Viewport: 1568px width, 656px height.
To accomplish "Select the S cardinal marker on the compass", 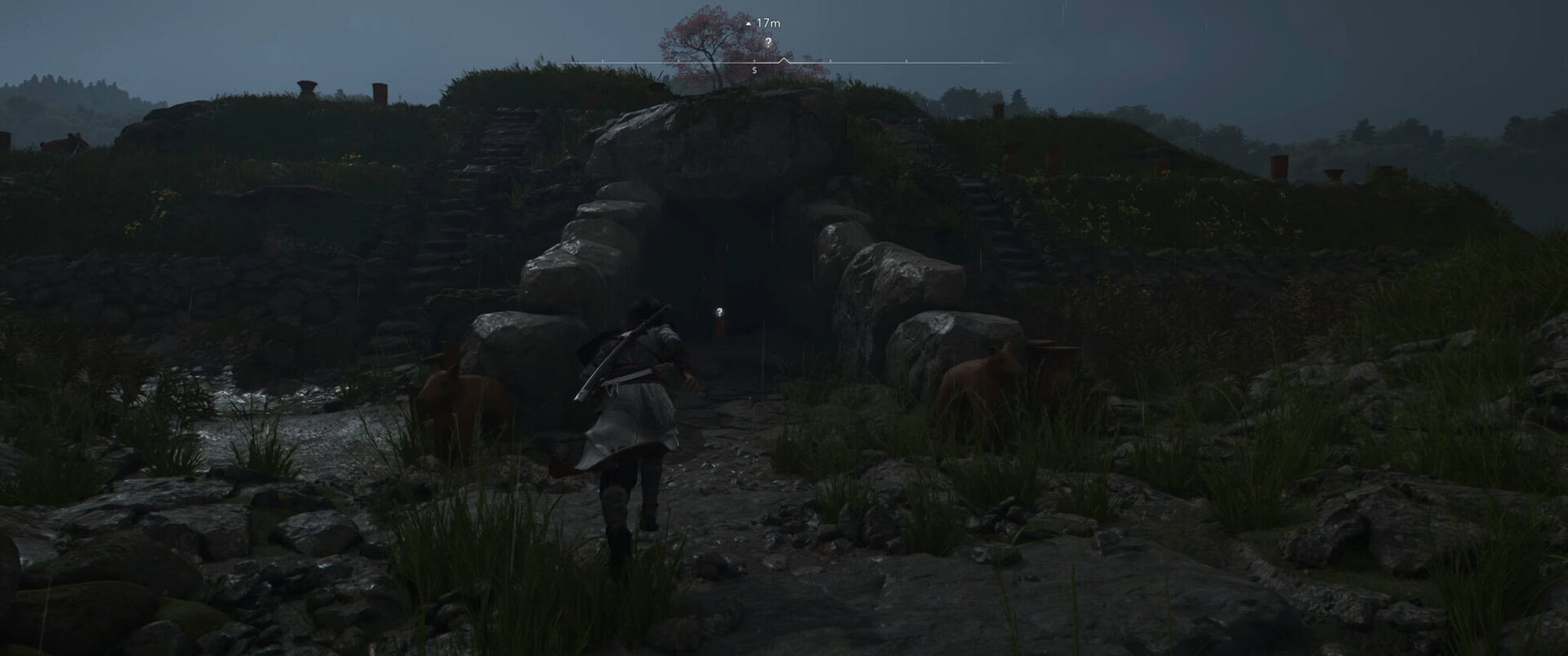I will 754,70.
